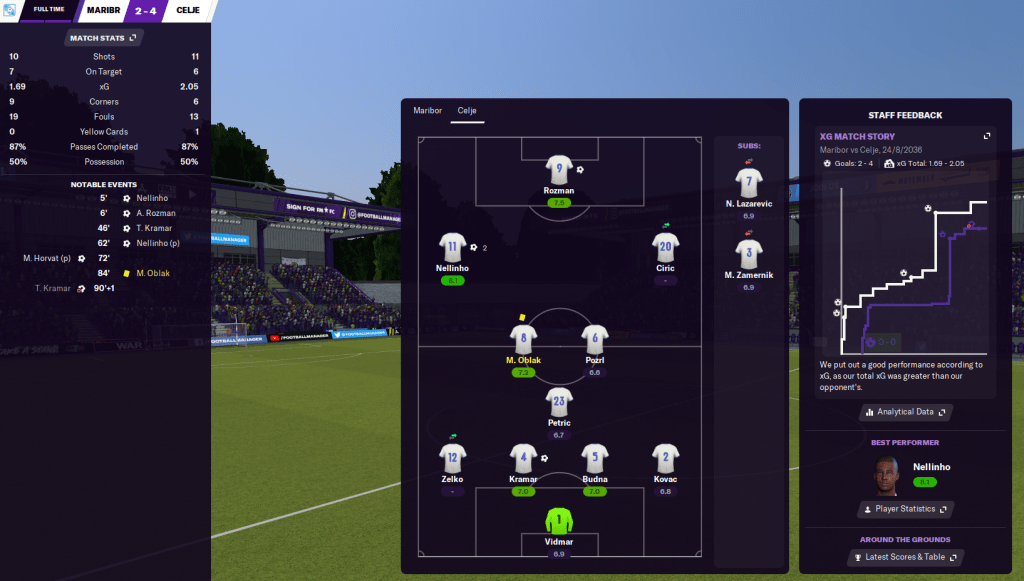Open Nellinho's best performer portrait
The width and height of the screenshot is (1024, 581).
886,474
